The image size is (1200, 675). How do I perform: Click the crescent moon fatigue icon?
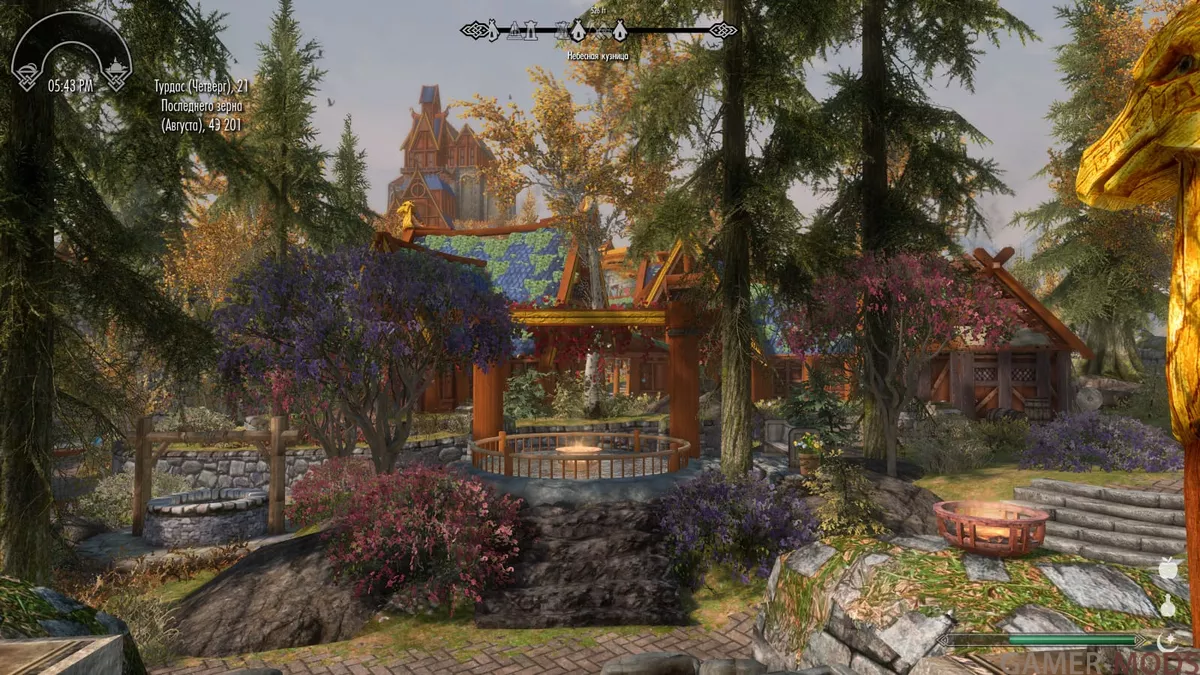click(1164, 639)
